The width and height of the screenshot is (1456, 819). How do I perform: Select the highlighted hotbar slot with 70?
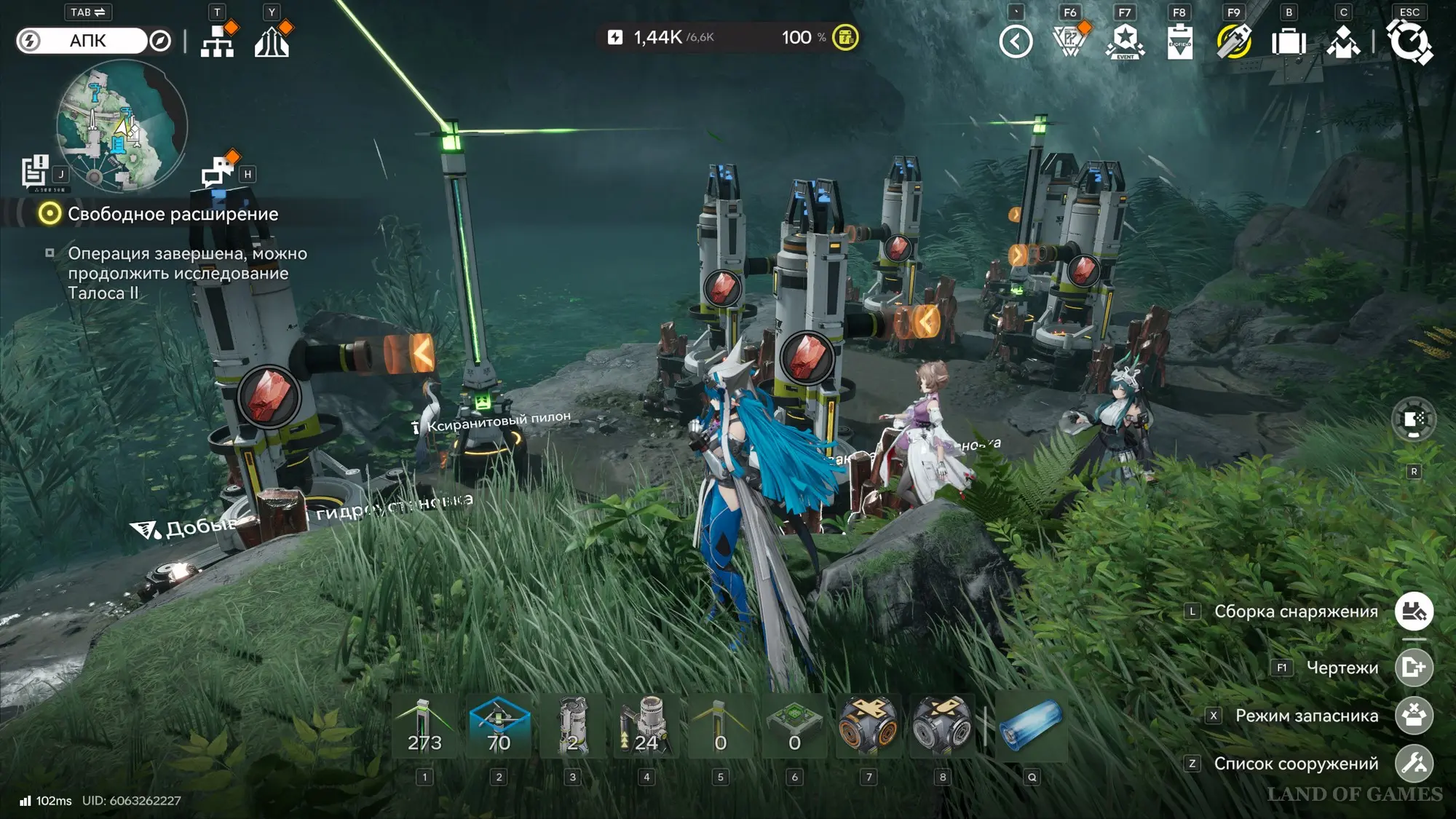(x=499, y=726)
